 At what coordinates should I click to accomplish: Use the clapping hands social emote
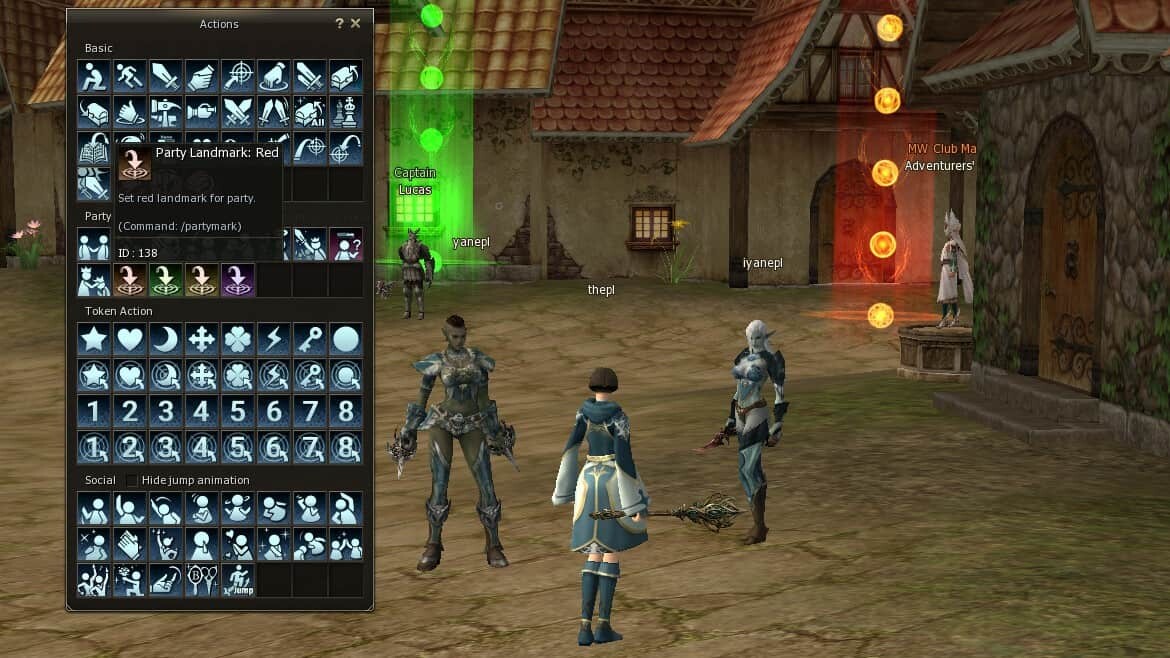[130, 544]
